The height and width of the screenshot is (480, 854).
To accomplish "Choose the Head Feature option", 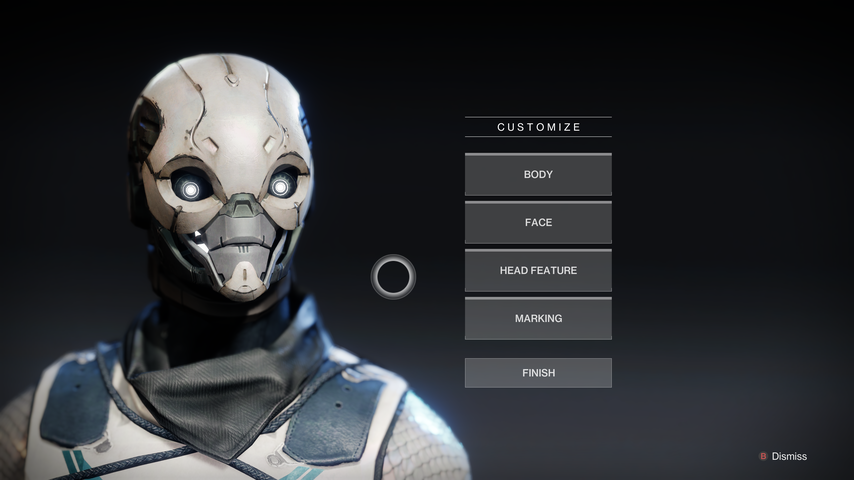I will (x=538, y=271).
